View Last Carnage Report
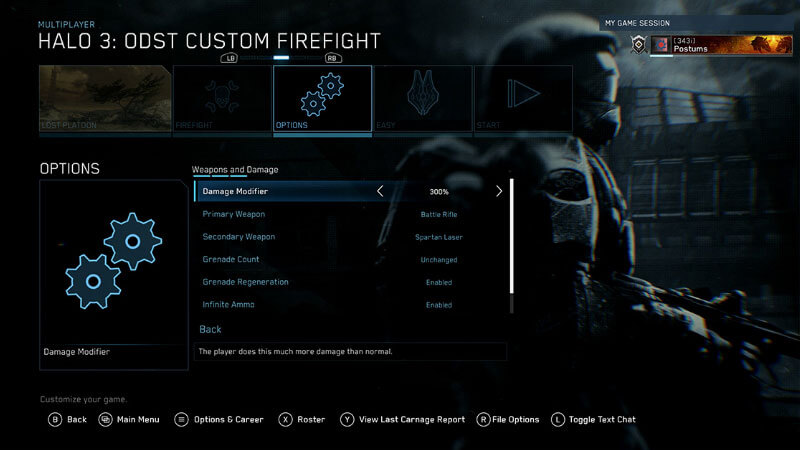Image resolution: width=800 pixels, height=450 pixels. point(402,420)
